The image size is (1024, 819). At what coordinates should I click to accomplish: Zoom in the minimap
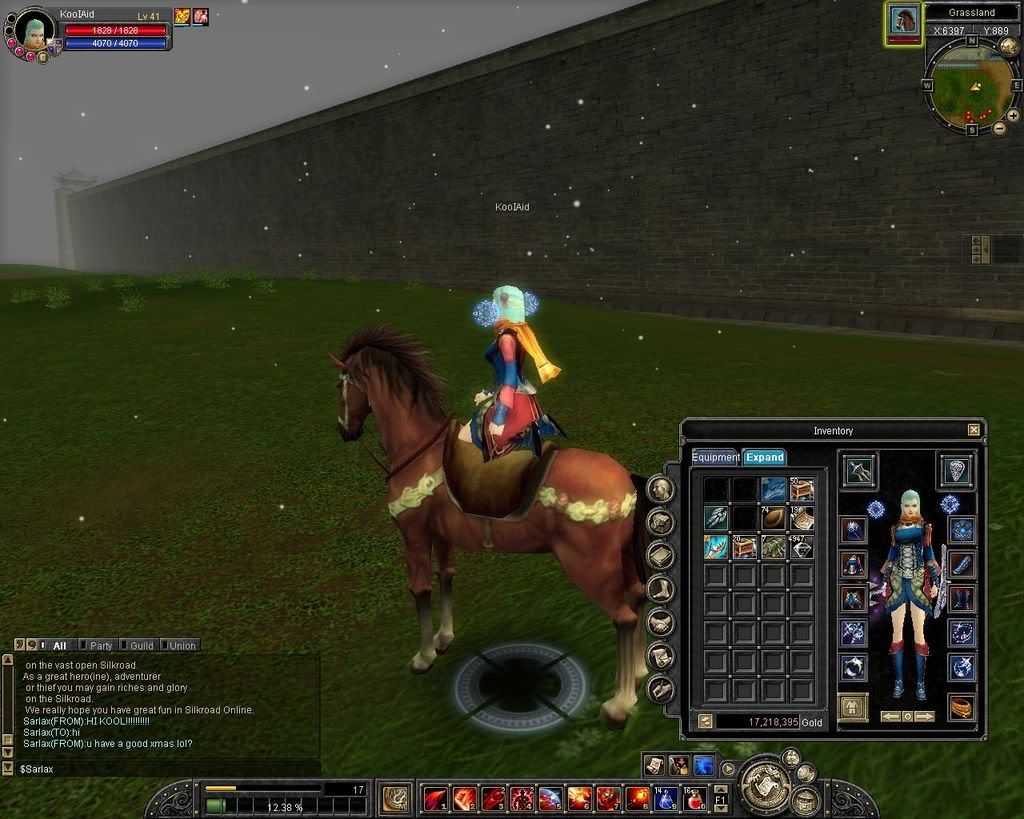coord(1013,116)
